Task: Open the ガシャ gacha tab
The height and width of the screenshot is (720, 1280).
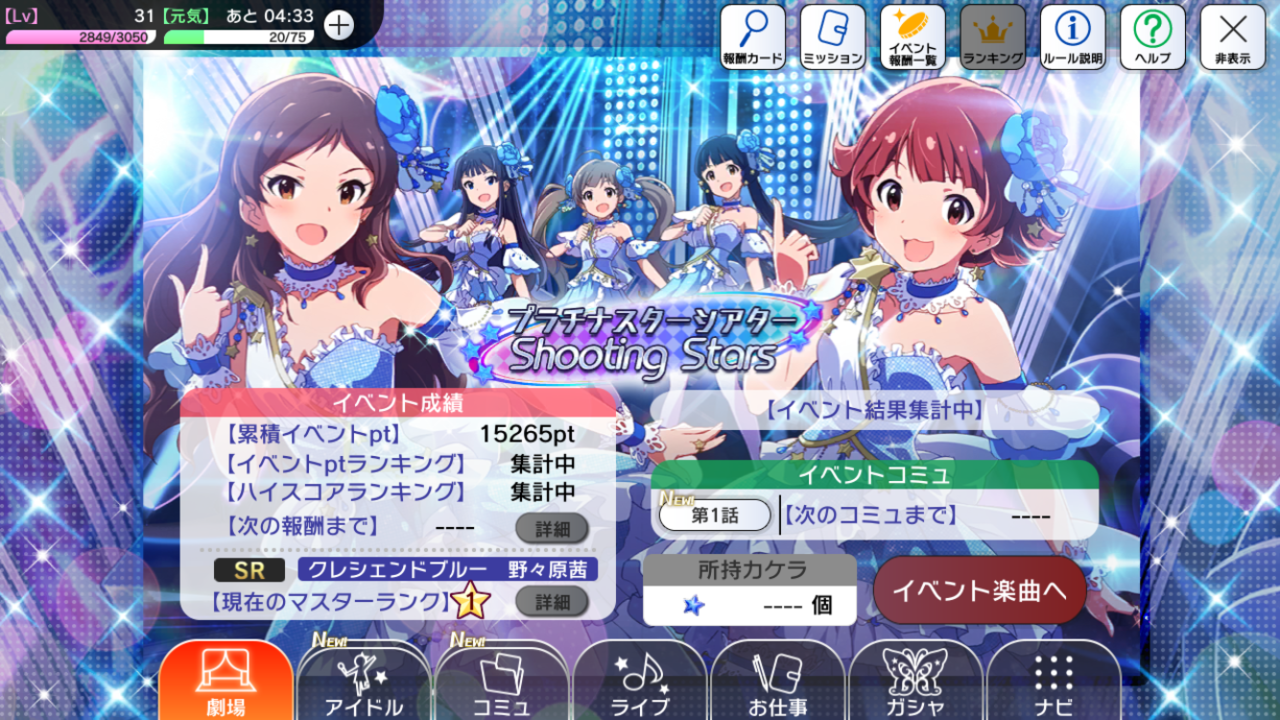Action: pos(916,682)
